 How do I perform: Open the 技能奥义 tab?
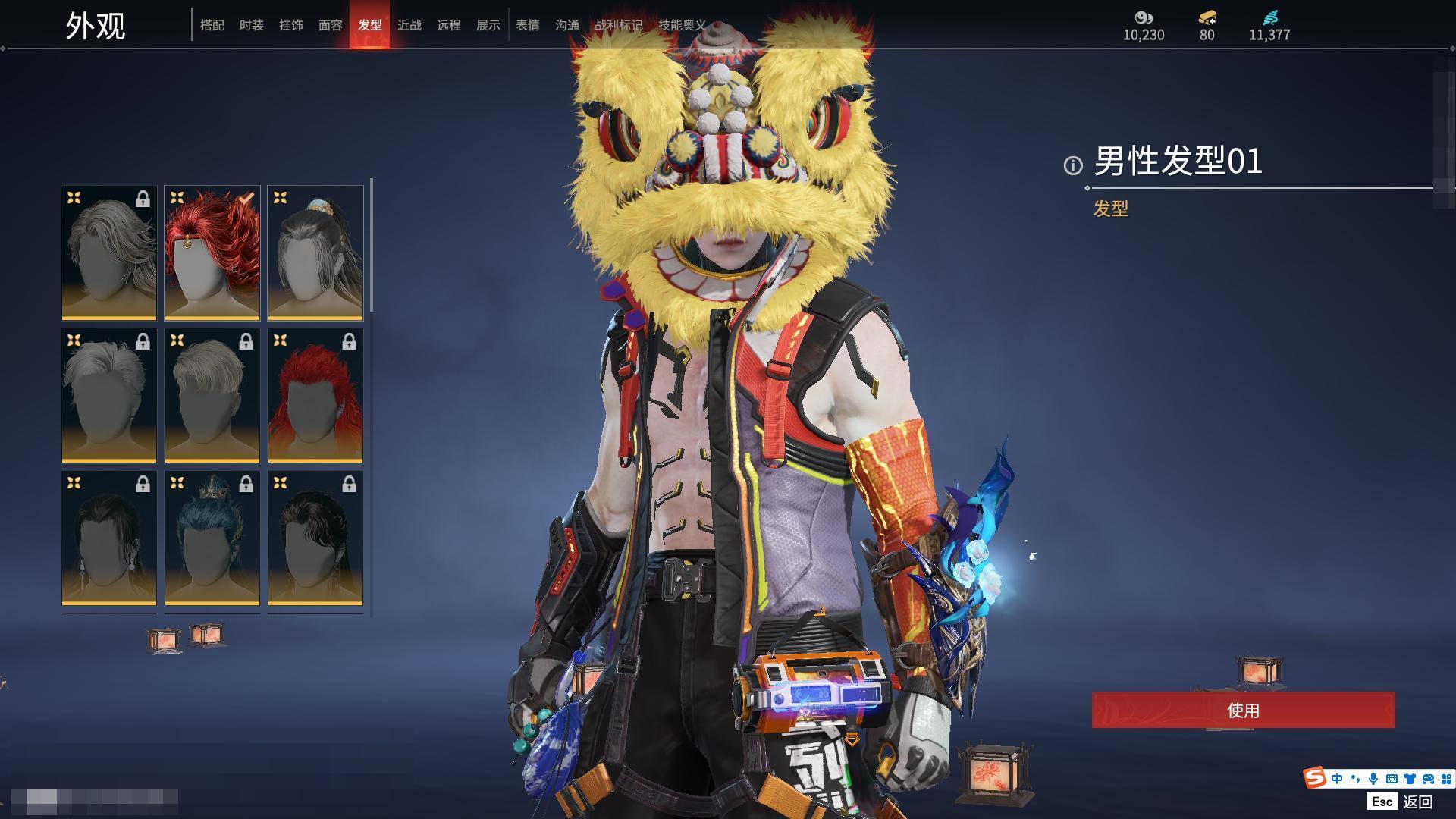click(x=682, y=25)
